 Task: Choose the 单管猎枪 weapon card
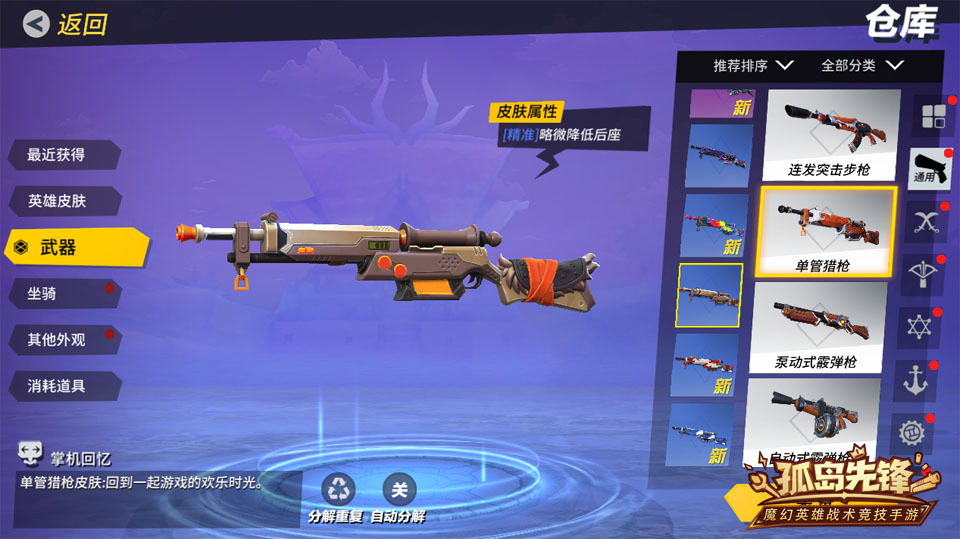pos(829,231)
